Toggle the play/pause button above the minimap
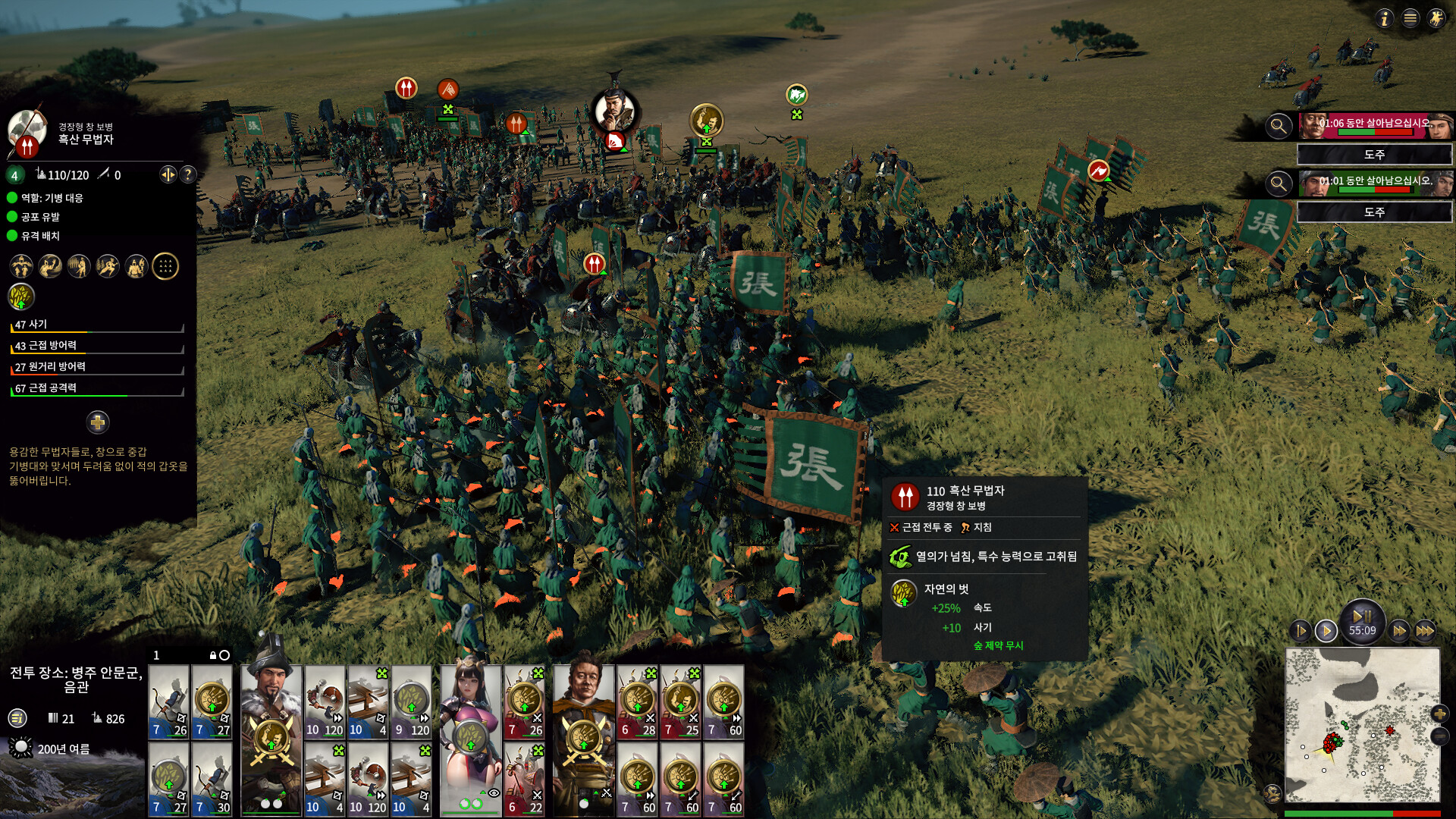 [x=1362, y=616]
